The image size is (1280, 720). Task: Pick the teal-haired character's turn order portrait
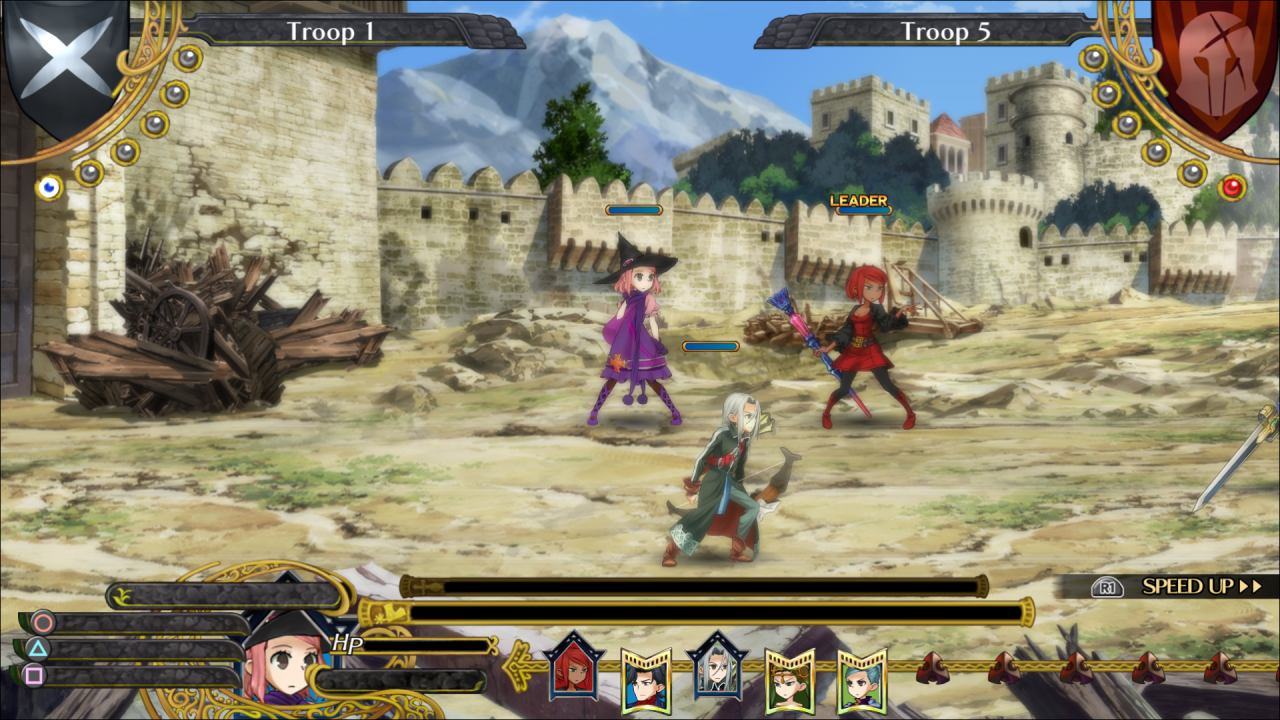point(861,680)
